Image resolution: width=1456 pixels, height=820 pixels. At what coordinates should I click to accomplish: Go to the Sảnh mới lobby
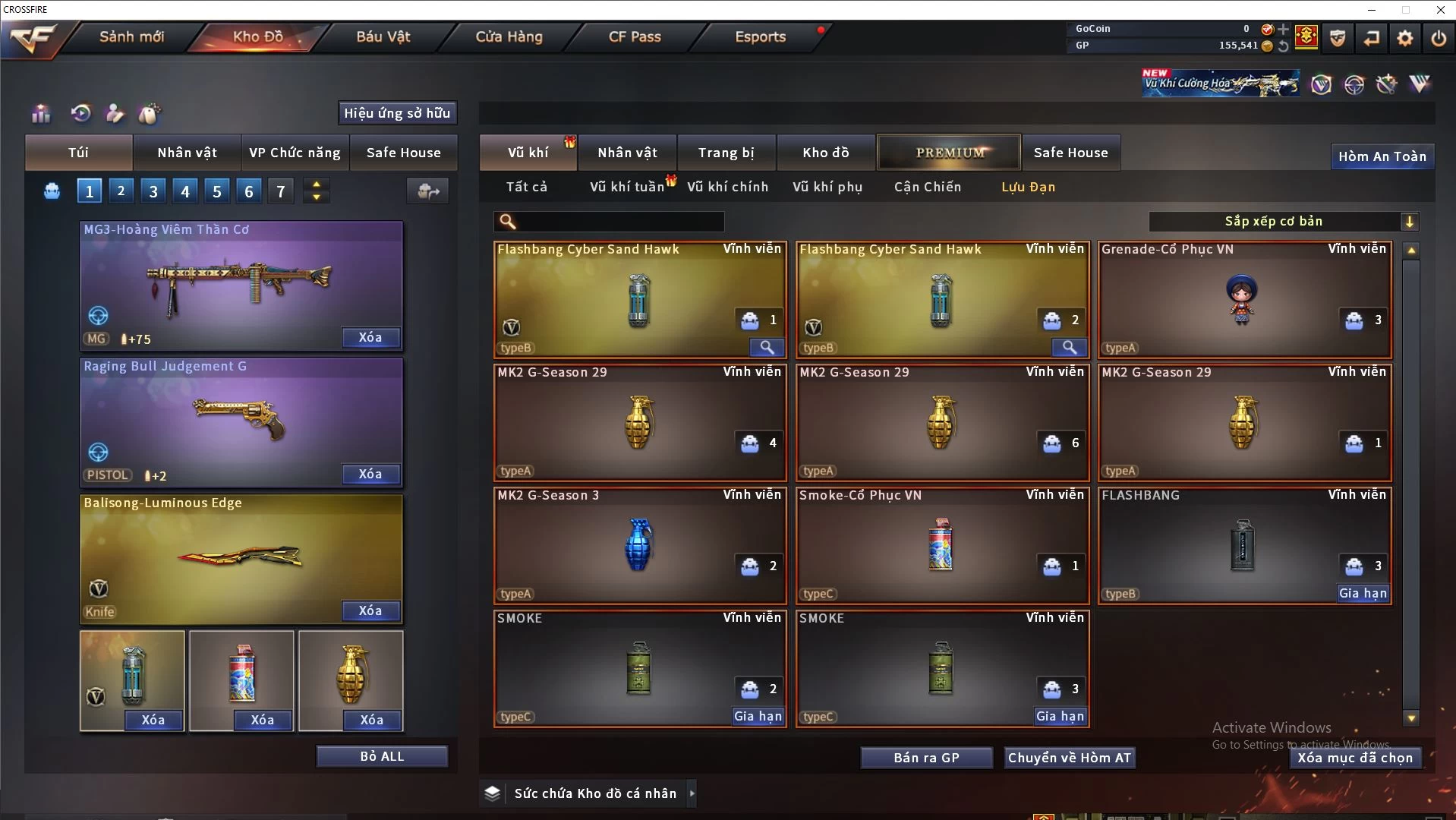tap(131, 36)
